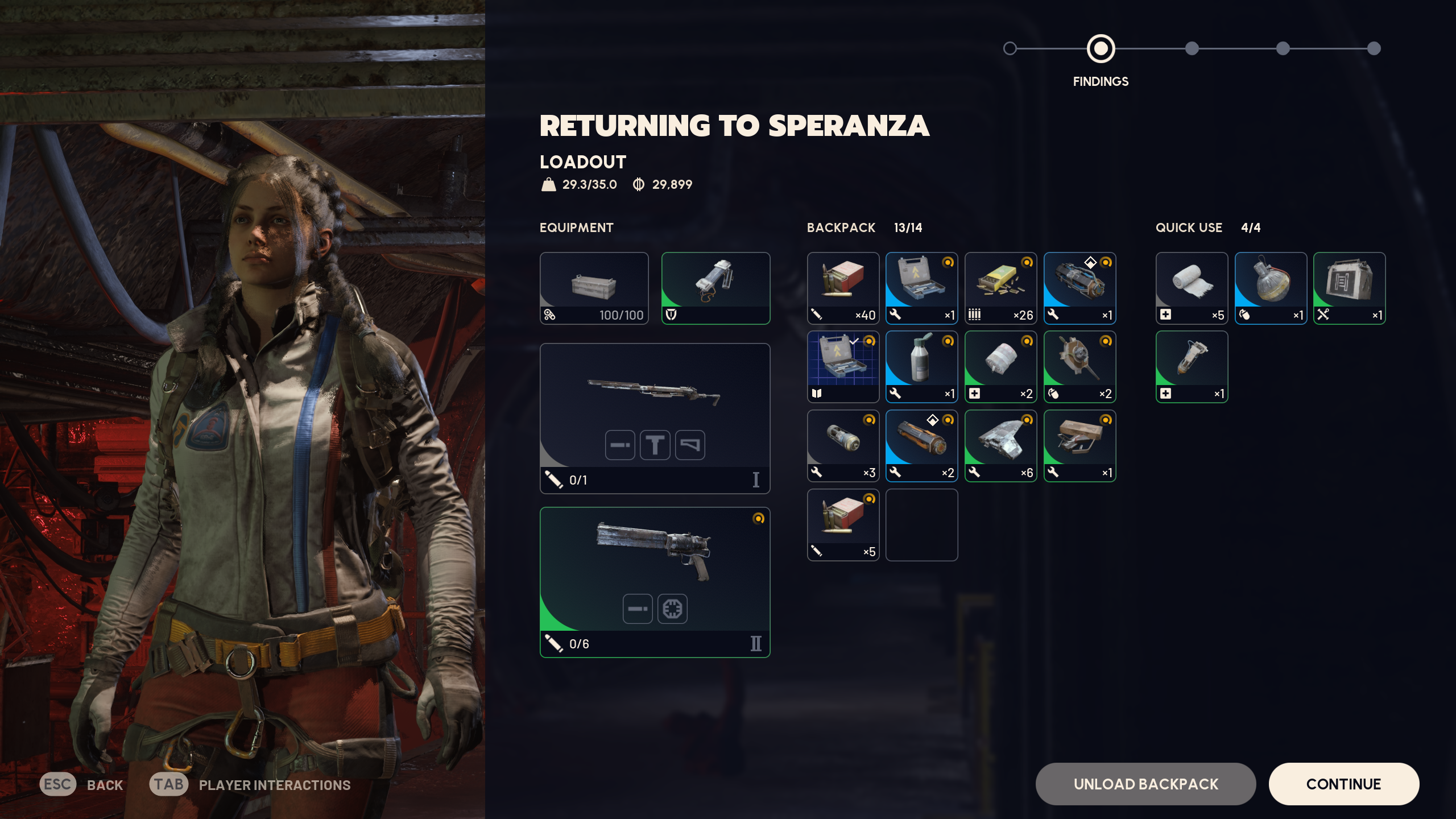Click the Unload Backpack button
This screenshot has height=819, width=1456.
(1145, 784)
